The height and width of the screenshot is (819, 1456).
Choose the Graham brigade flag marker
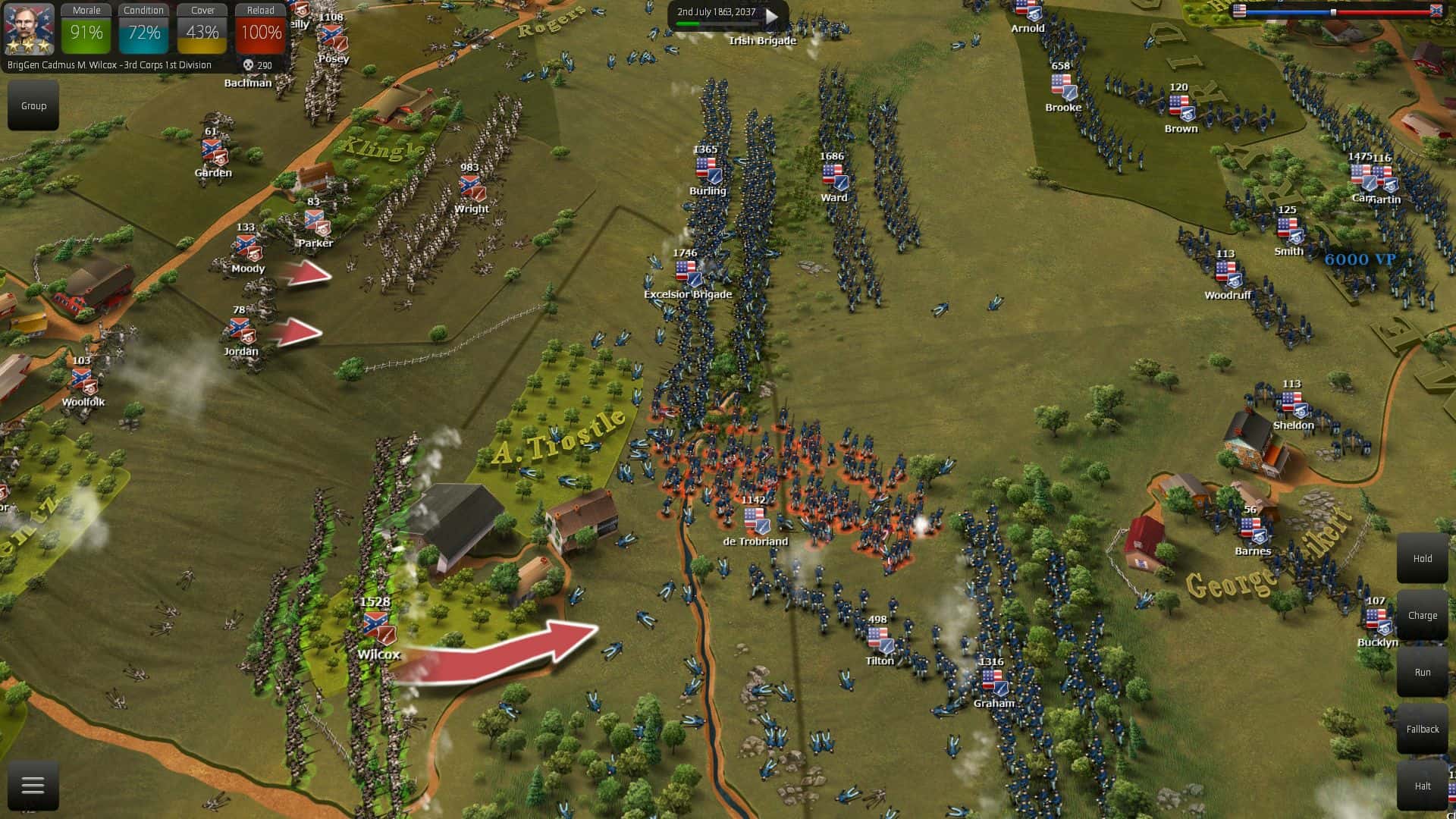click(x=993, y=682)
